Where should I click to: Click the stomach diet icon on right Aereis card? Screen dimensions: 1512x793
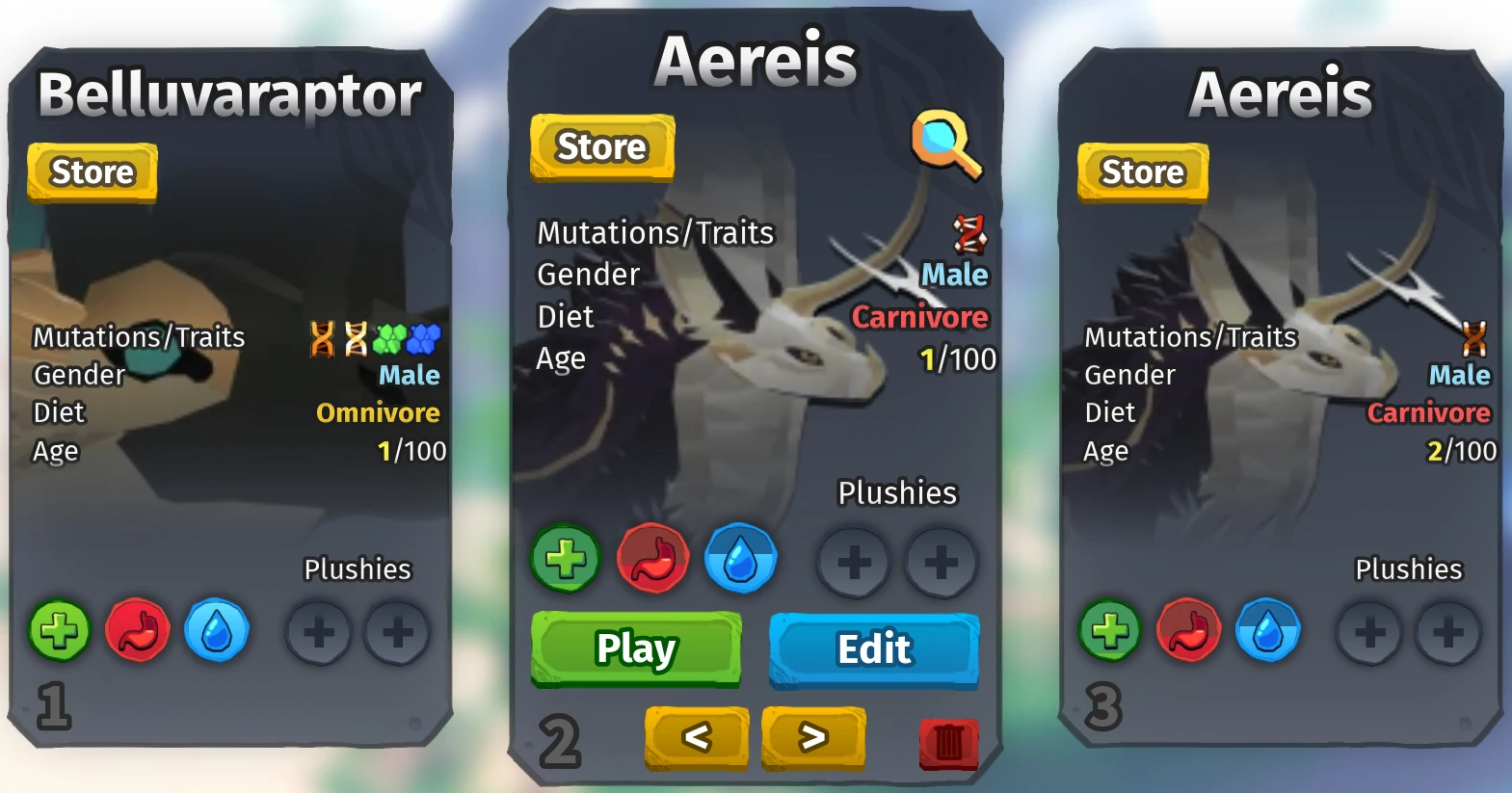[1188, 631]
